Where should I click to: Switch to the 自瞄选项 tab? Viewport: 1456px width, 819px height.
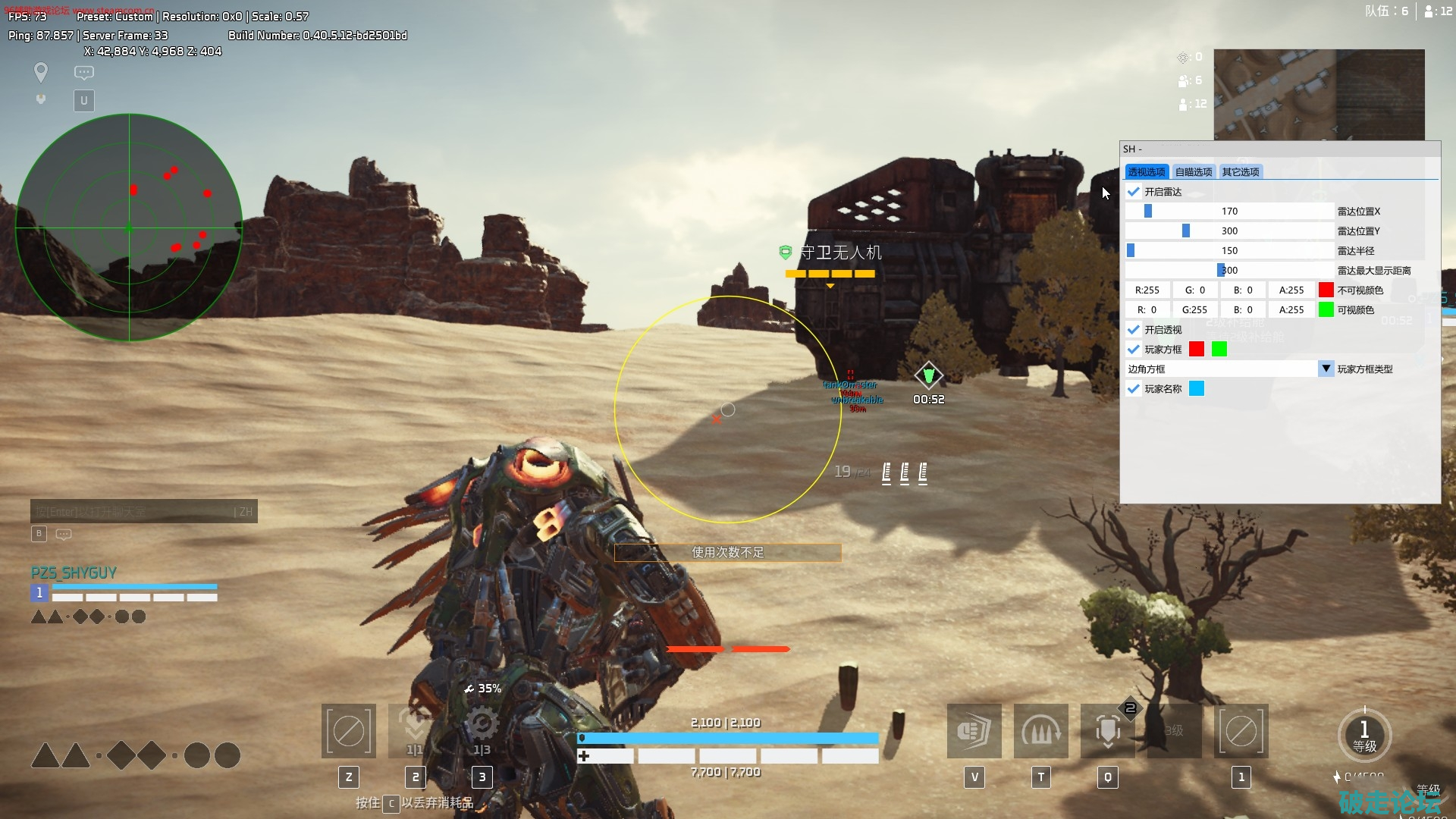pyautogui.click(x=1193, y=172)
